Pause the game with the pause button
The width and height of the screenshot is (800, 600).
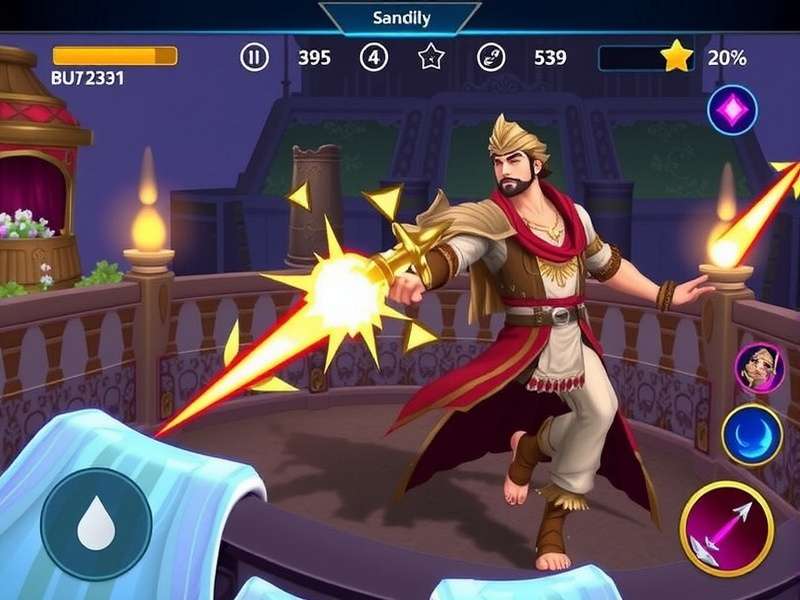click(255, 57)
